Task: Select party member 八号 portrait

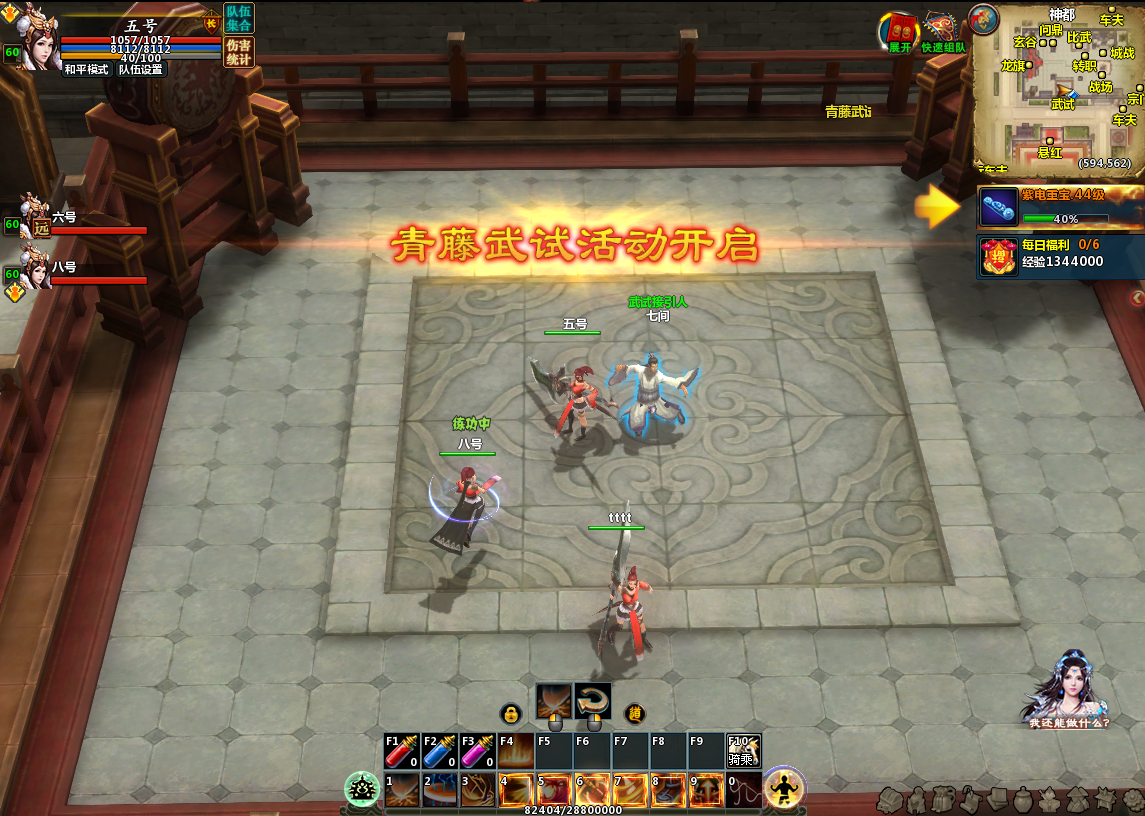Action: [38, 271]
